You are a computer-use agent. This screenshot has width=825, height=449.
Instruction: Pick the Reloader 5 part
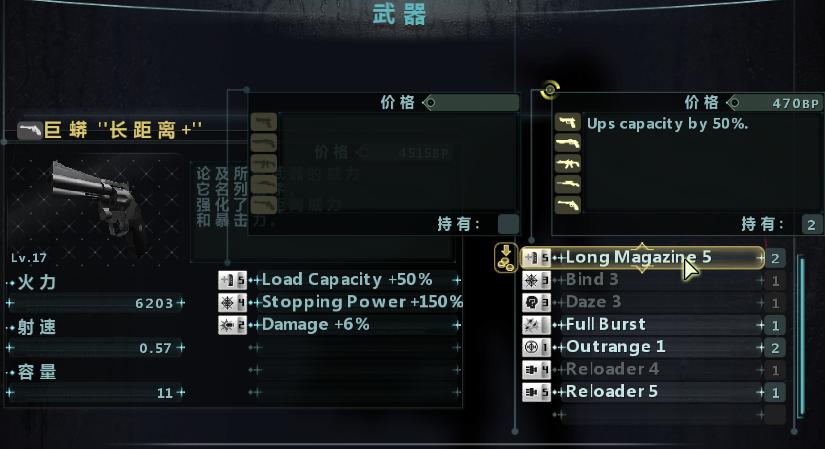click(640, 392)
